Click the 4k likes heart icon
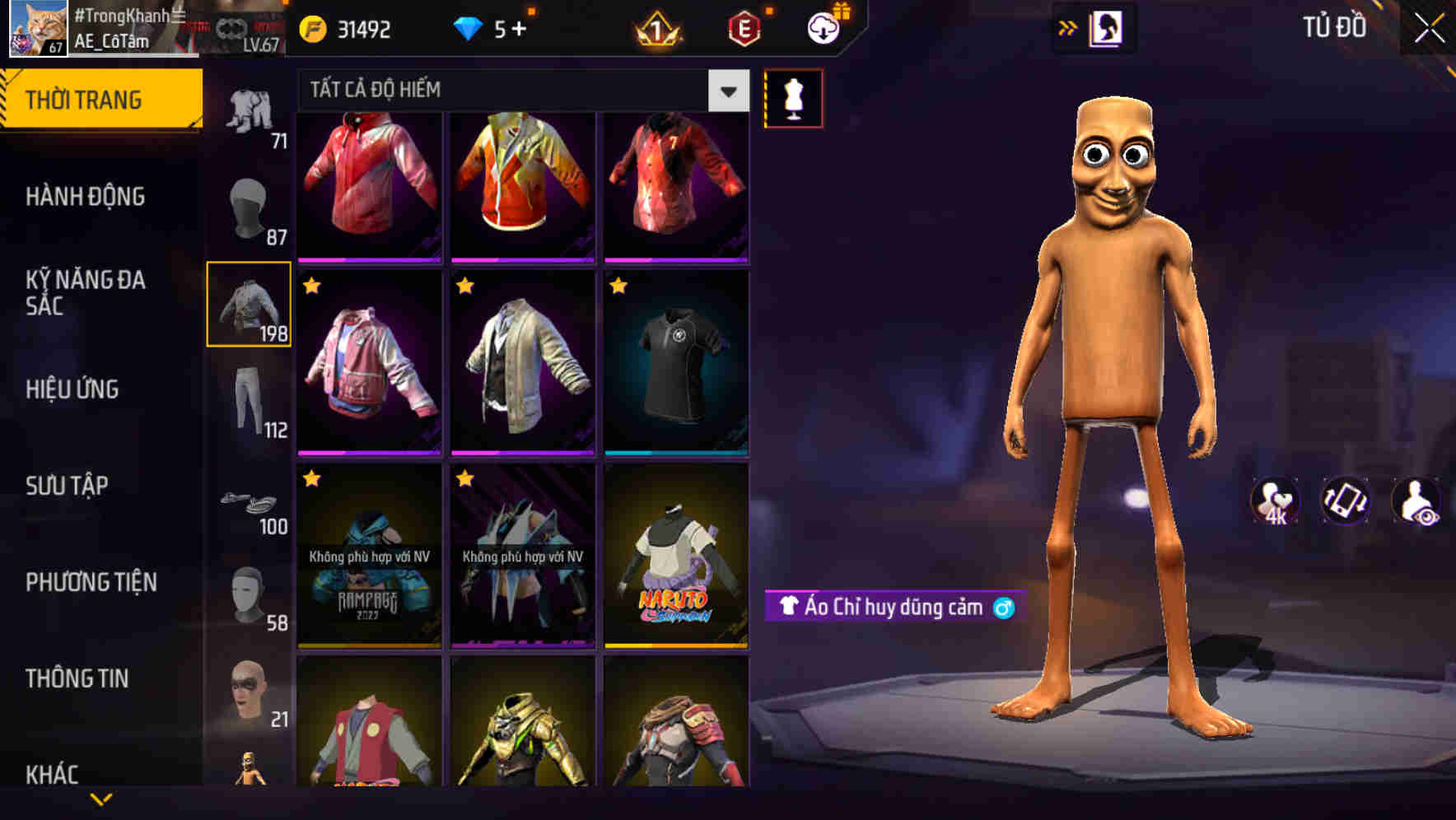 click(x=1273, y=502)
